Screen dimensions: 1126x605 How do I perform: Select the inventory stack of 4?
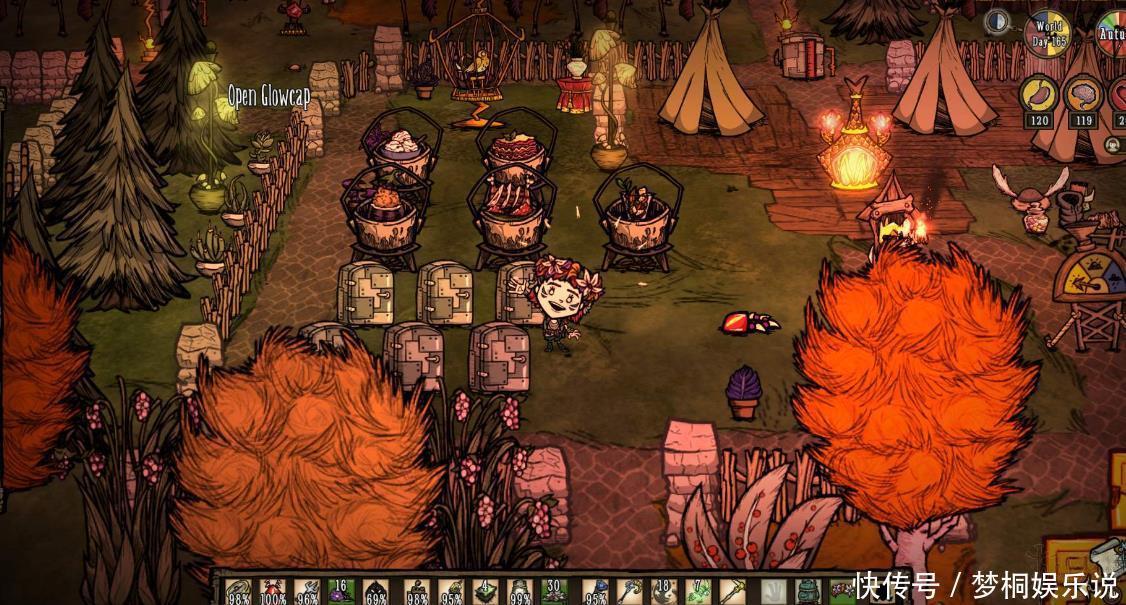coord(485,591)
